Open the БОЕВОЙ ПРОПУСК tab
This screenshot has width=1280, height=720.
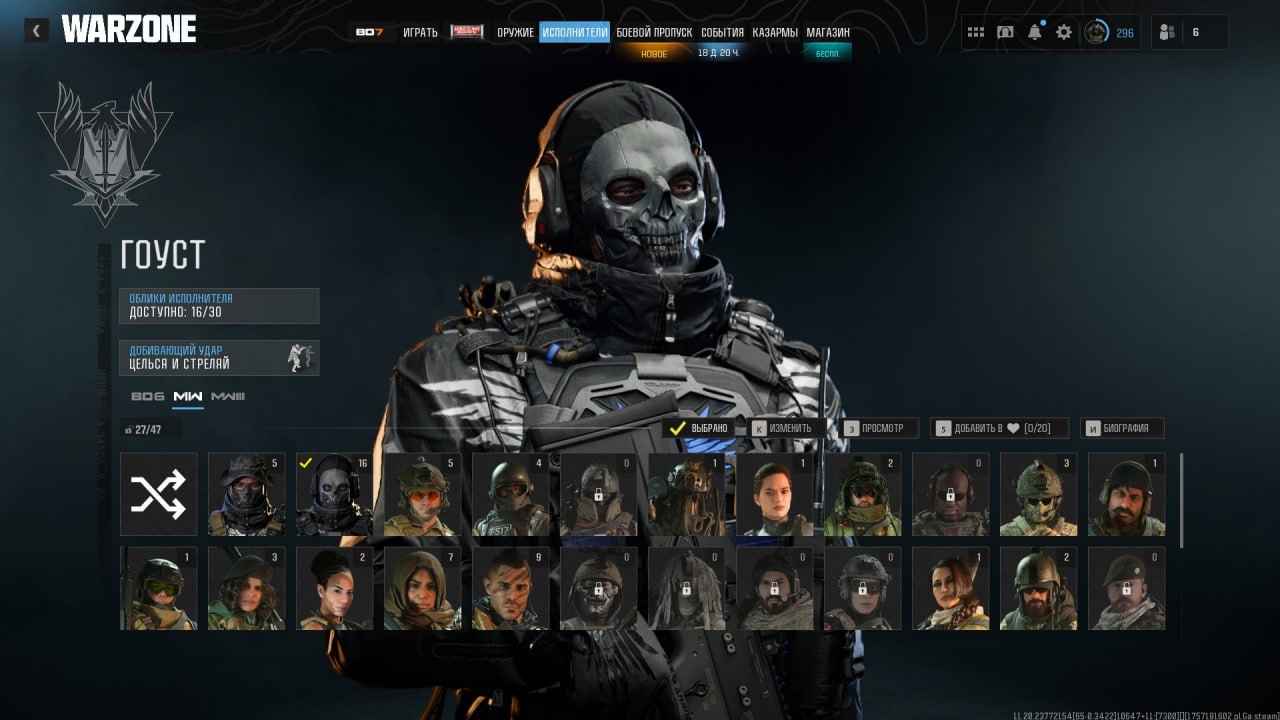coord(654,32)
